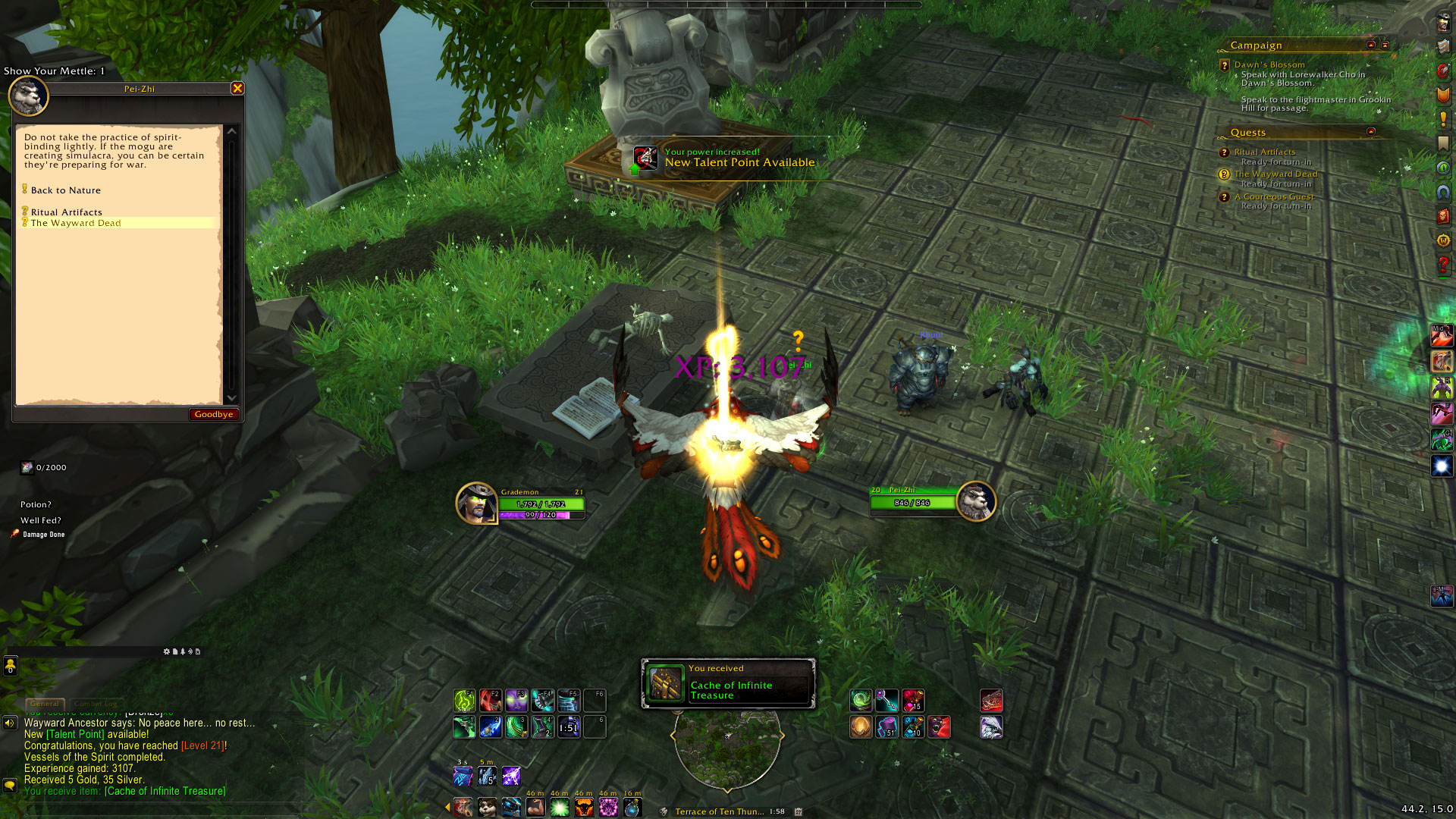
Task: Open the calendar button beside the clock
Action: 799,811
